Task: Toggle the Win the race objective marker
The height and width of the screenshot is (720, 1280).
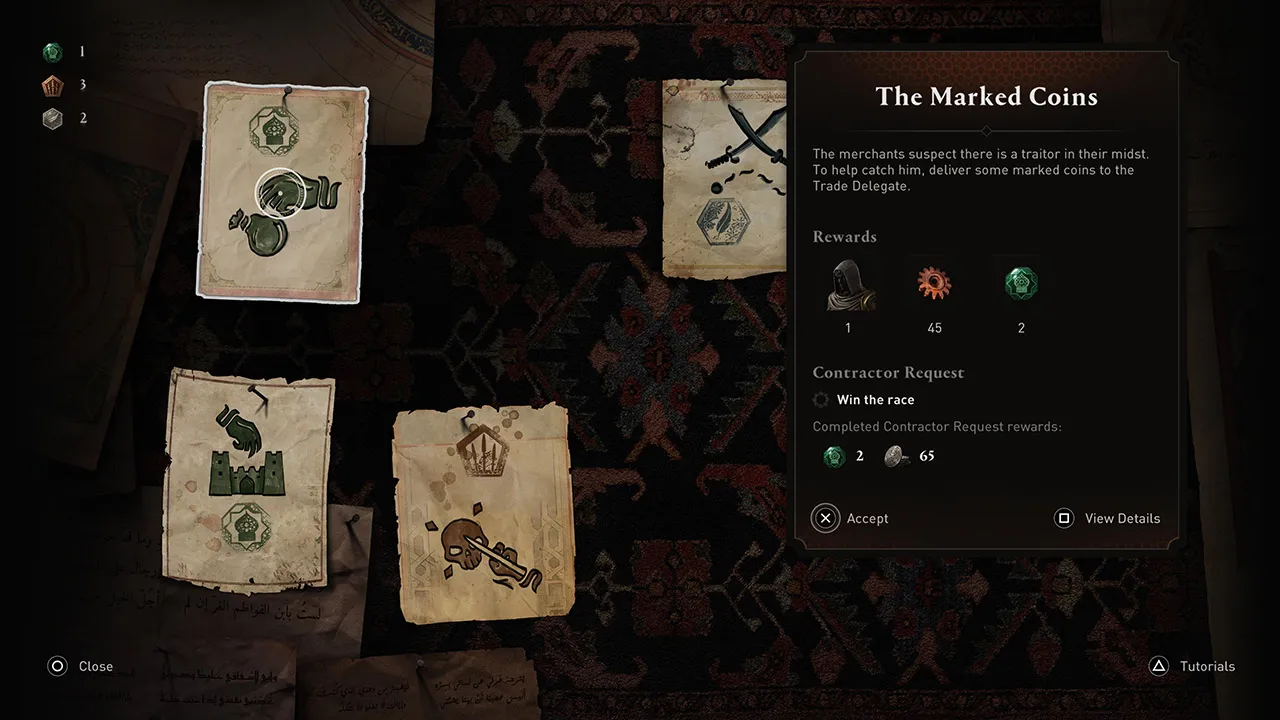Action: tap(820, 399)
